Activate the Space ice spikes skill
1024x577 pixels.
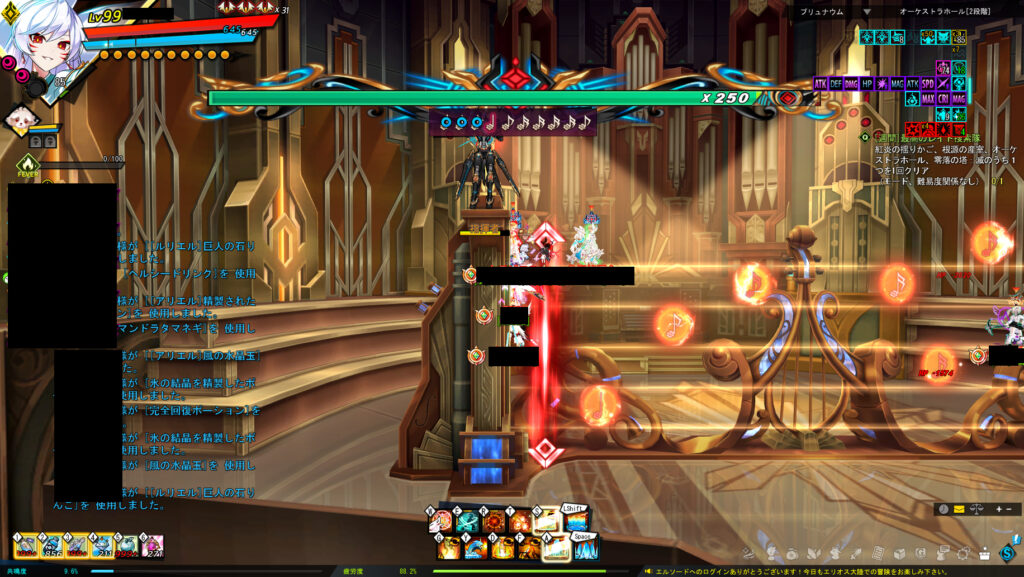pos(585,550)
